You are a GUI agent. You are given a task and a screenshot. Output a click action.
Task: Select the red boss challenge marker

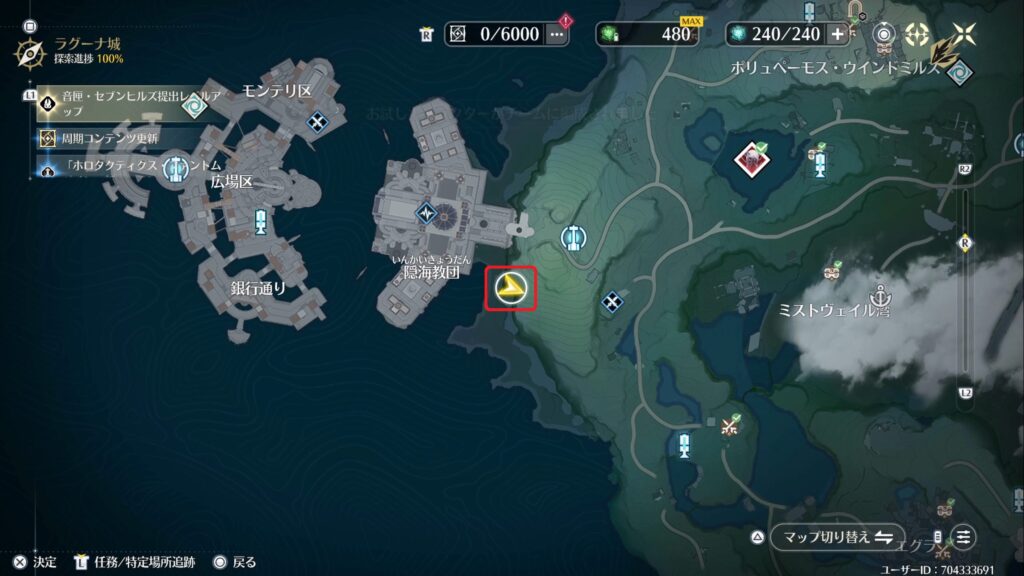click(749, 158)
